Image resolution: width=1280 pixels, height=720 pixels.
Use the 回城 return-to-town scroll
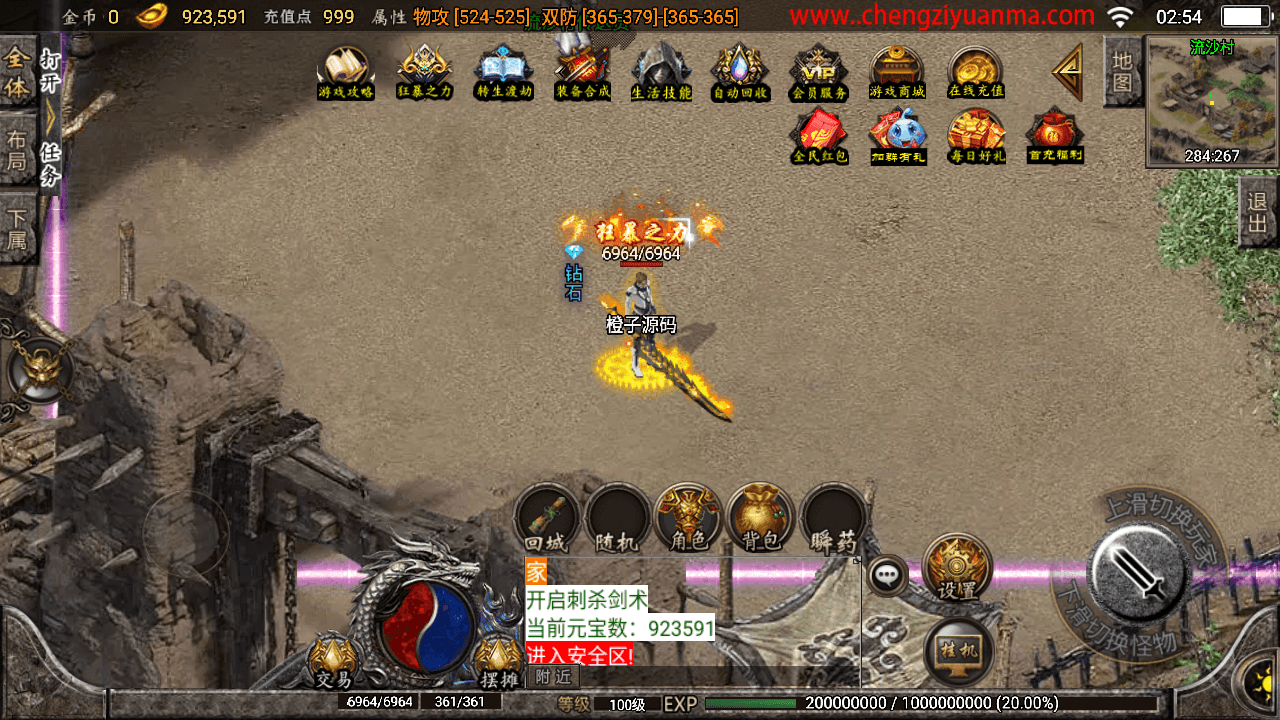click(x=547, y=519)
